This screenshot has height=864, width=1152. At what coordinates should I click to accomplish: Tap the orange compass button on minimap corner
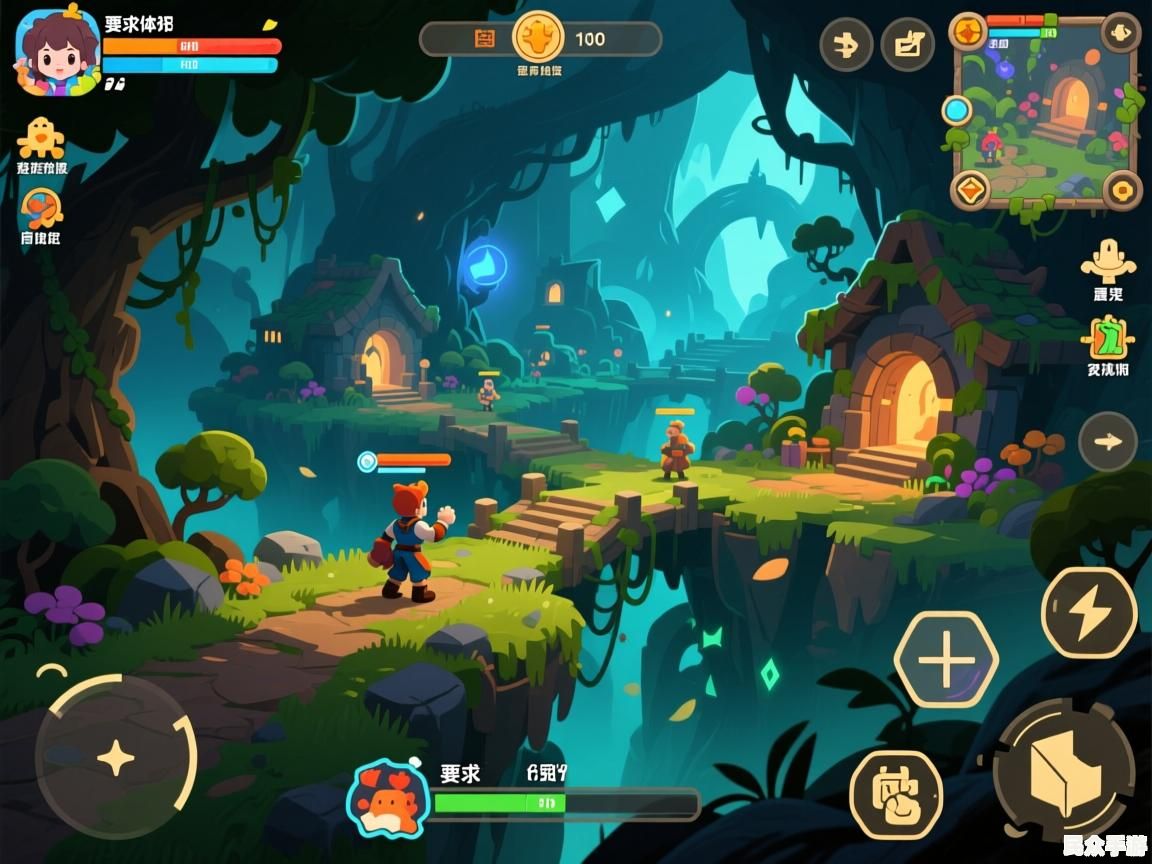click(x=968, y=32)
